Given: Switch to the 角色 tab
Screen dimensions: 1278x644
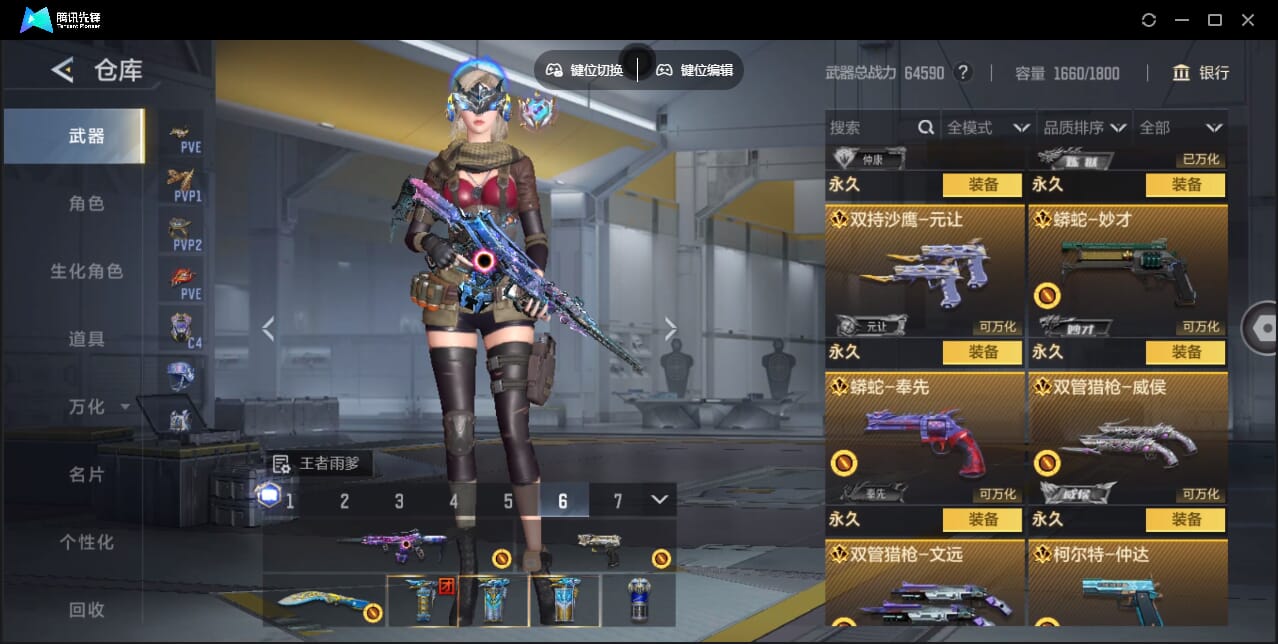Looking at the screenshot, I should (86, 204).
